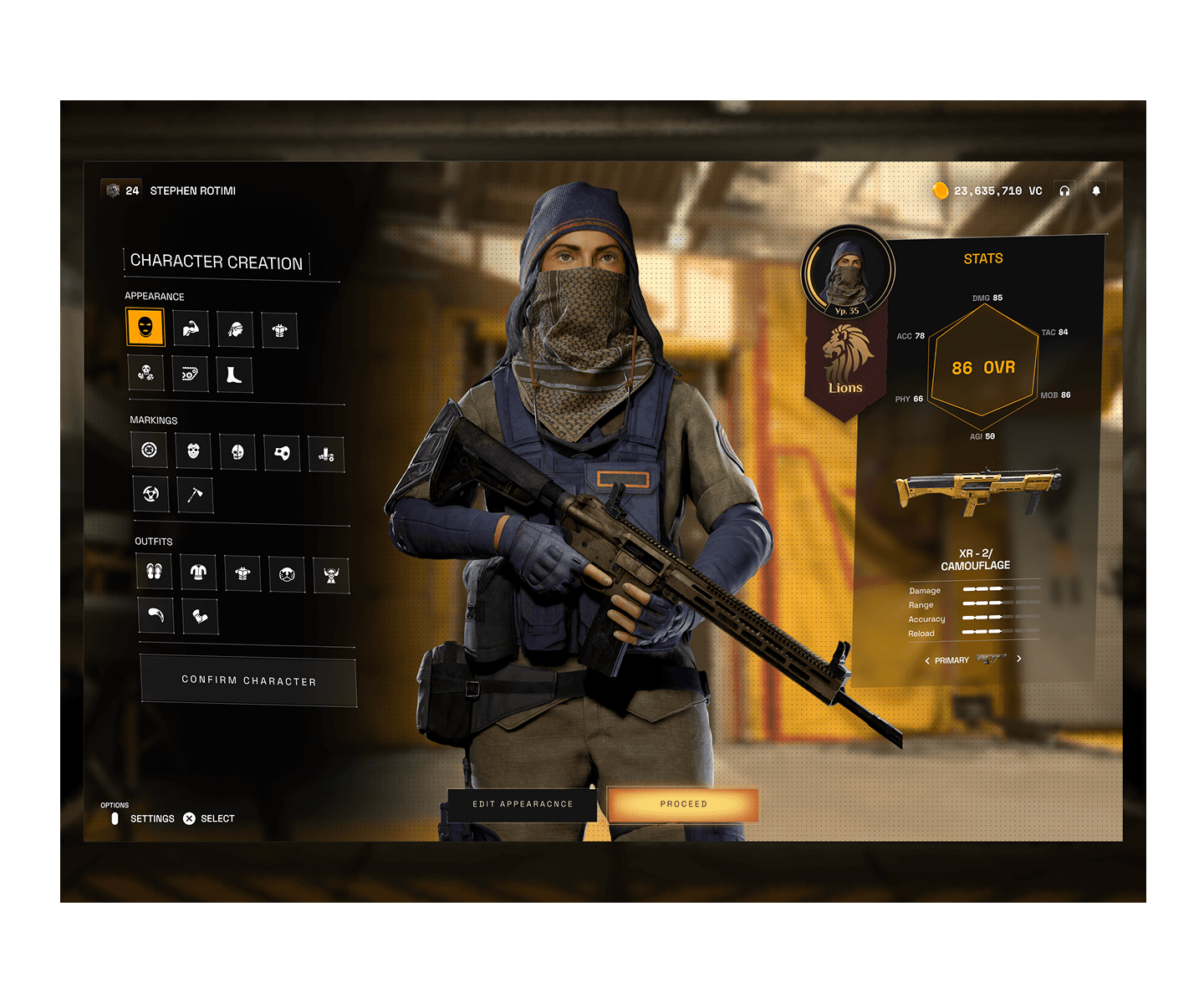Screen dimensions: 1204x1003
Task: Select the headband head appearance icon
Action: 235,329
